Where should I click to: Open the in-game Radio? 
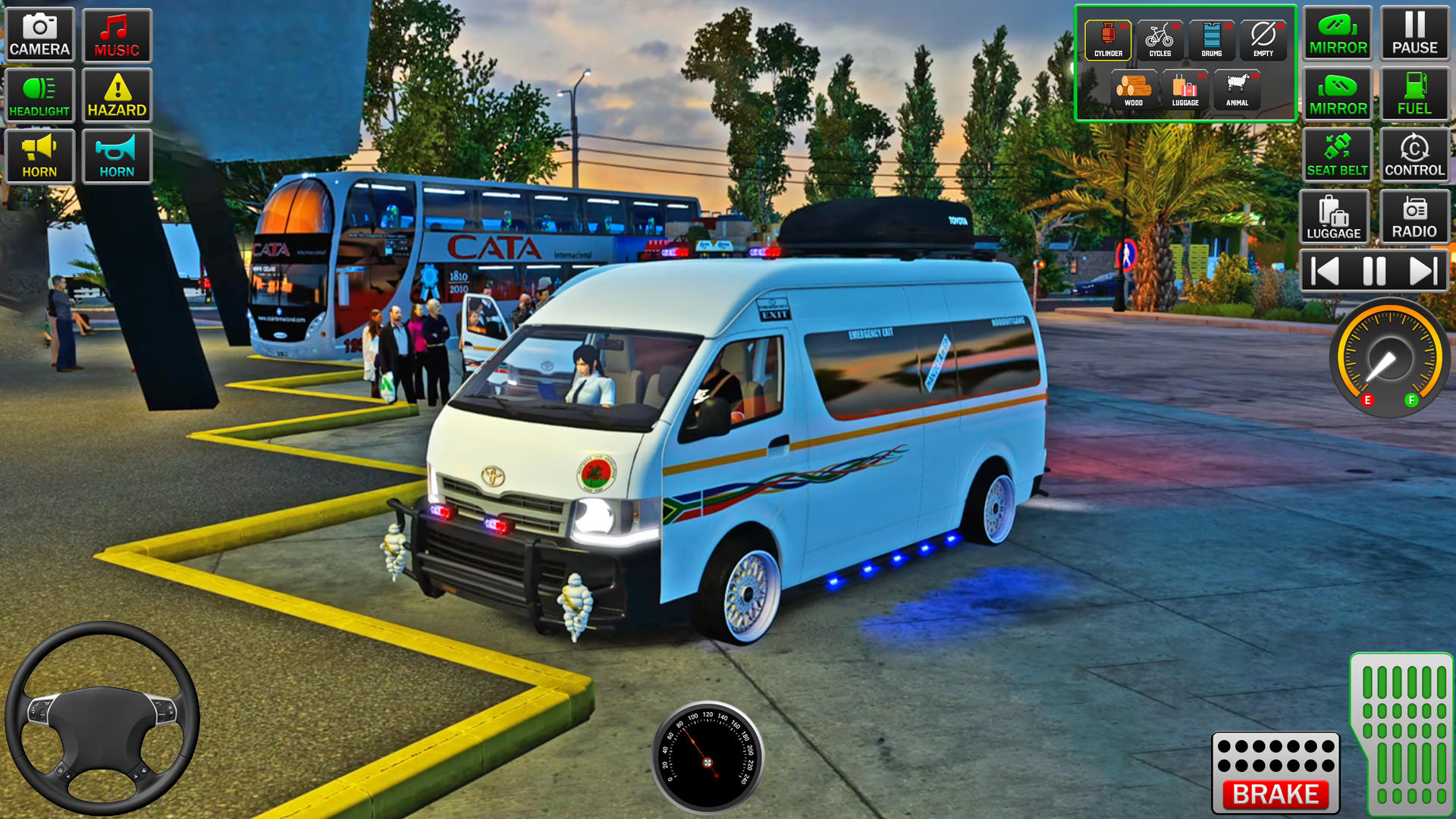point(1414,218)
